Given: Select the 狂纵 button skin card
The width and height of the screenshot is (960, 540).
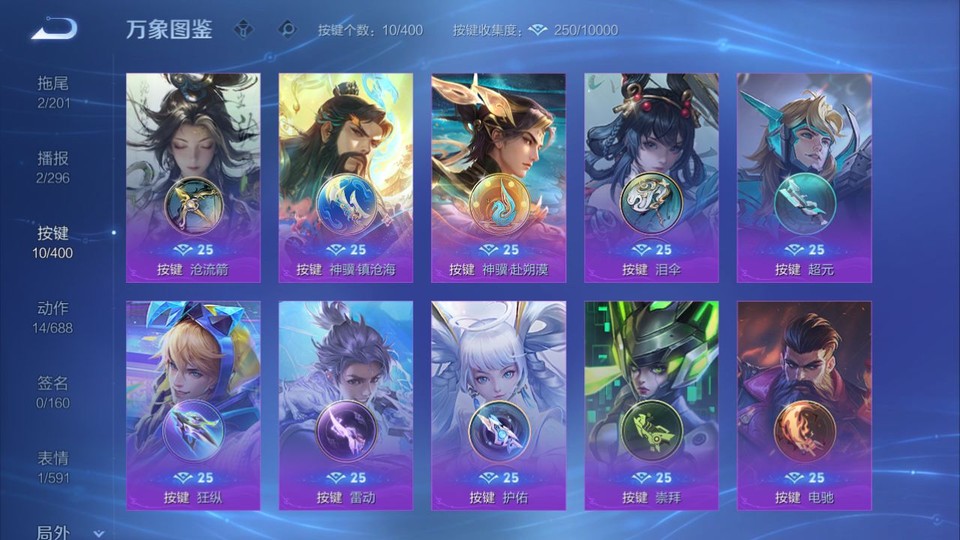Looking at the screenshot, I should 193,406.
